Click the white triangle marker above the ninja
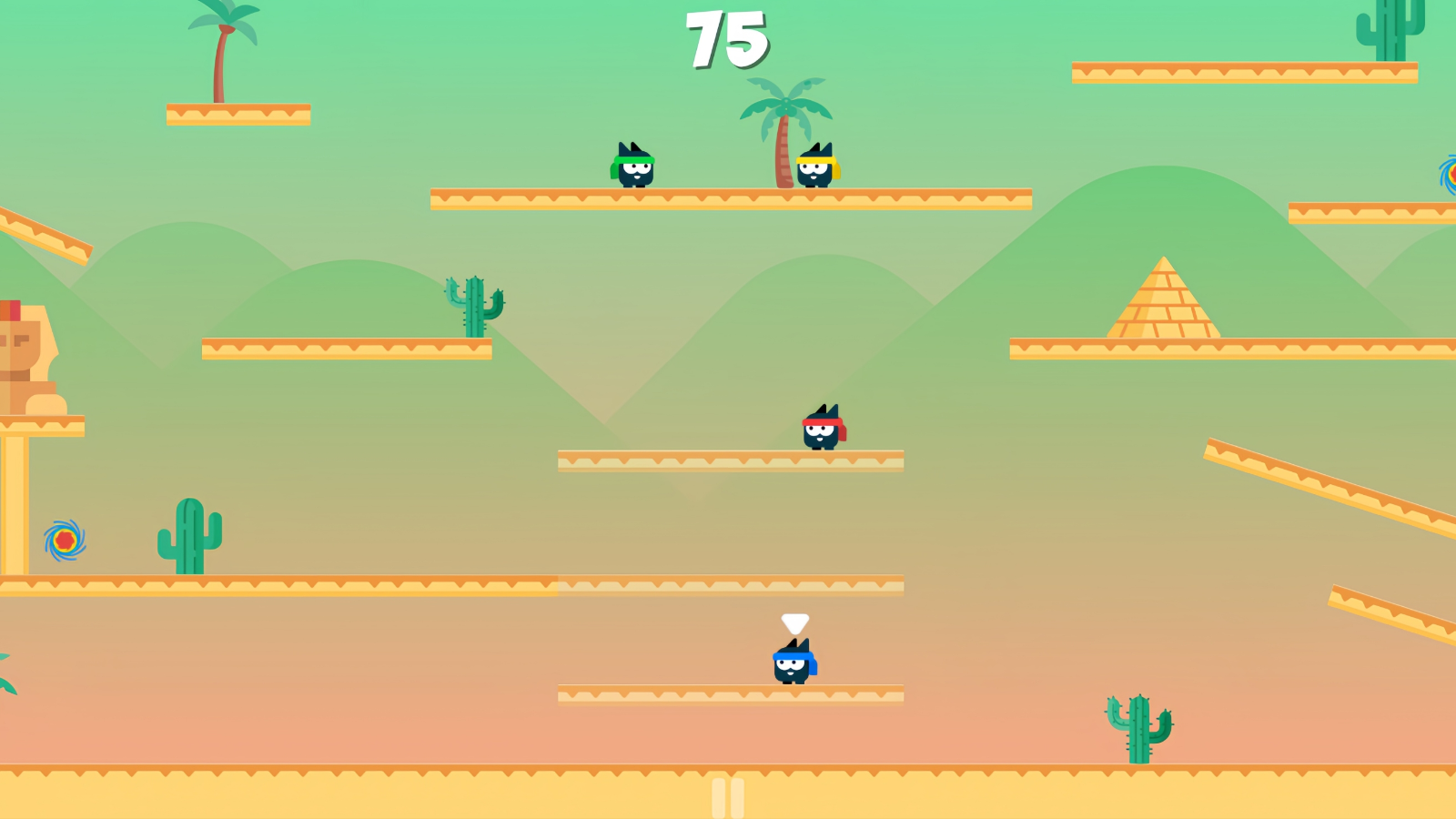 coord(794,624)
